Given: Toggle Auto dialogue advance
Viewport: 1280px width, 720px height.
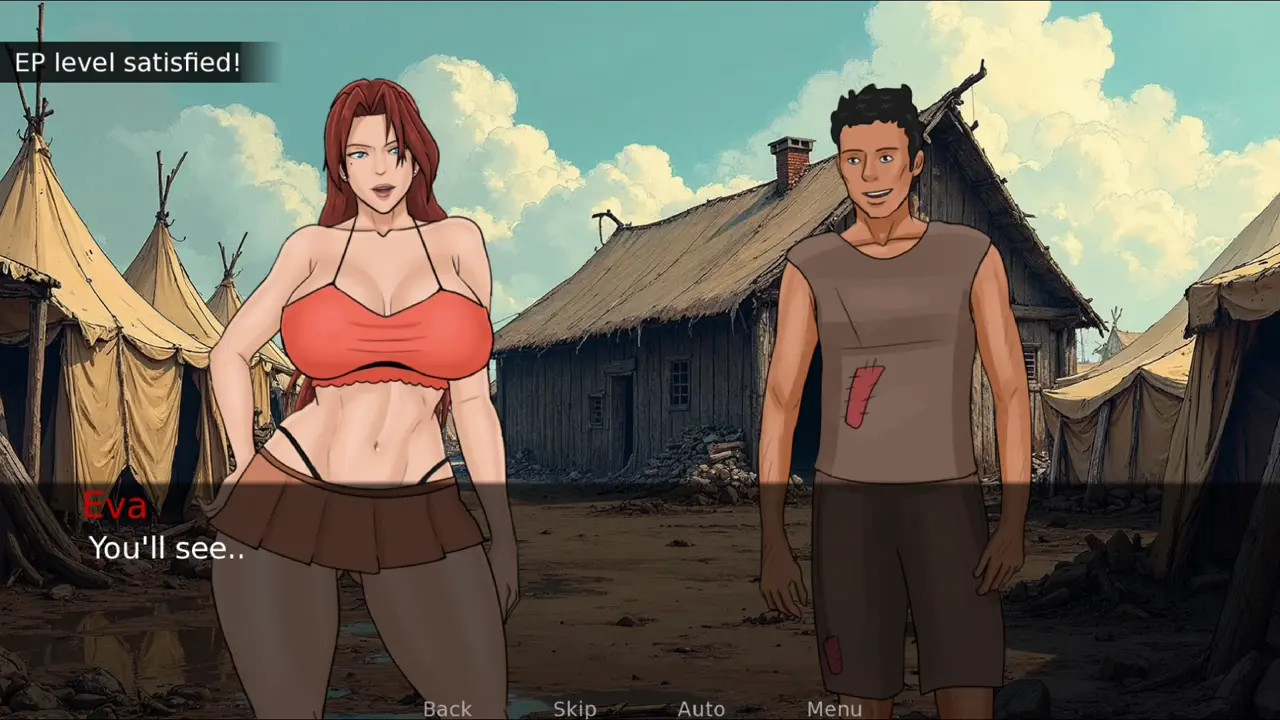Looking at the screenshot, I should [701, 709].
